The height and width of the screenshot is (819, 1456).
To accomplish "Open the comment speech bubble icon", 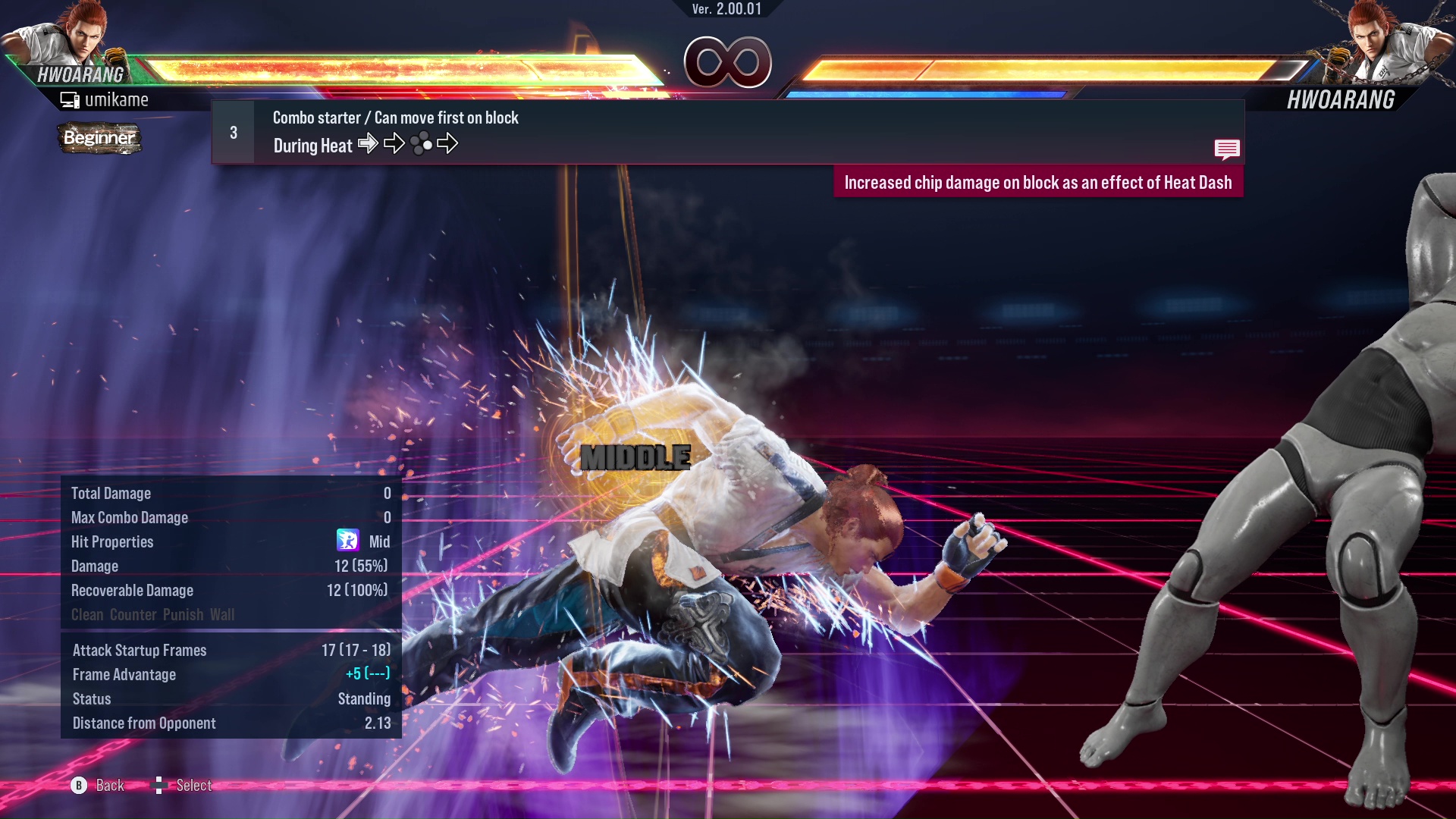I will pos(1227,149).
